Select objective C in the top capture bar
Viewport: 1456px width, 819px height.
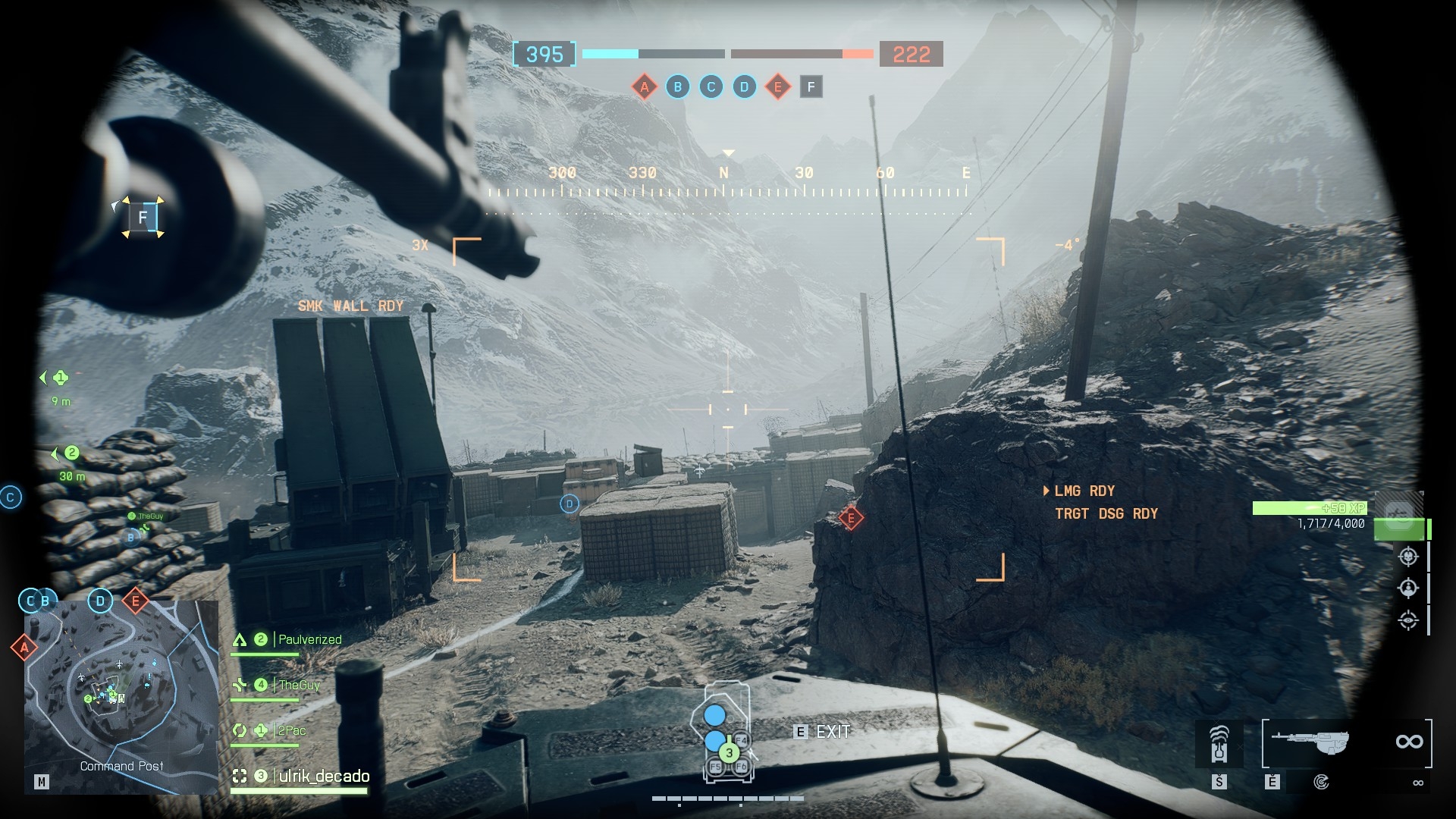(x=711, y=87)
